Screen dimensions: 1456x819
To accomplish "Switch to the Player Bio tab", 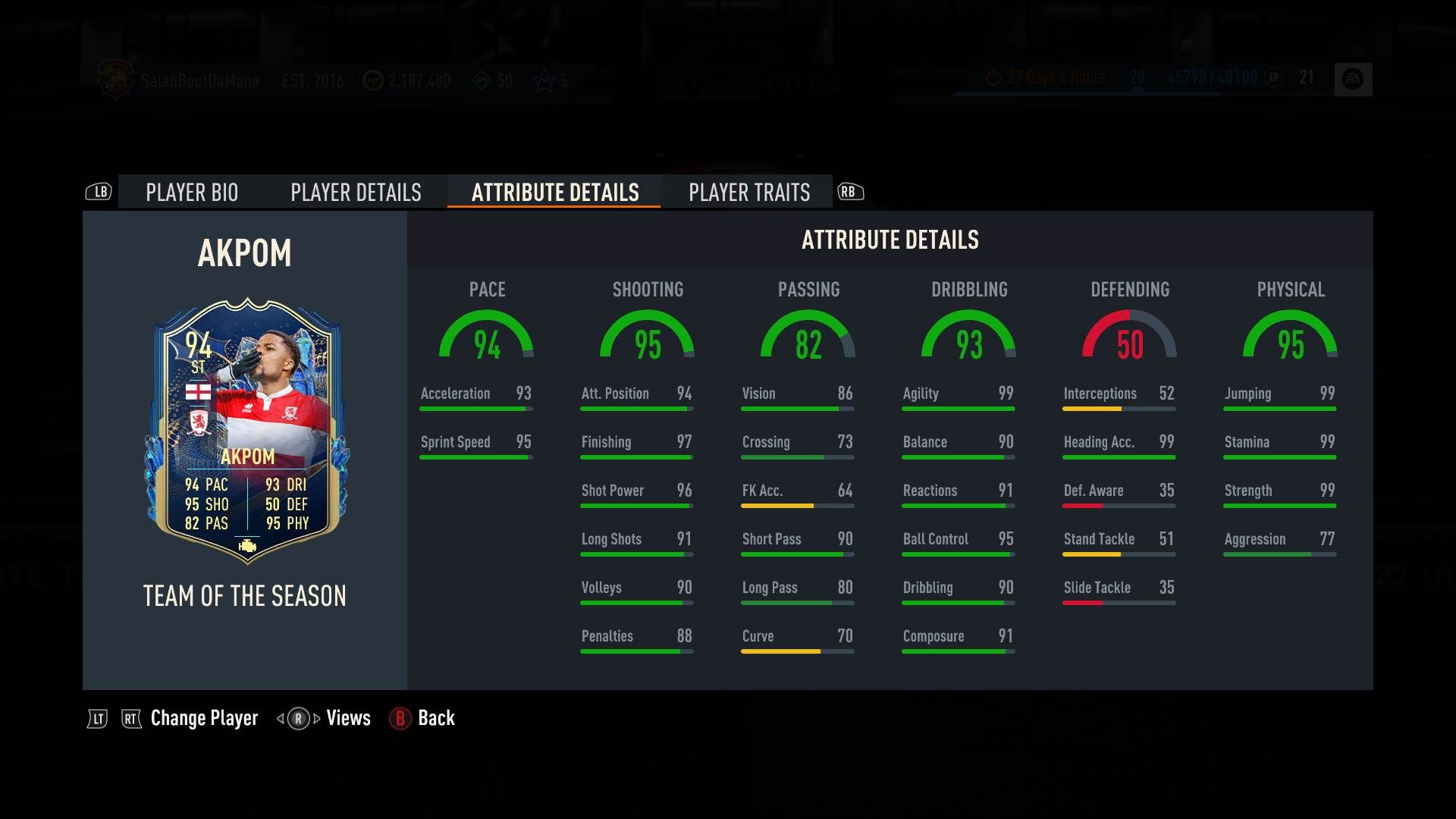I will pyautogui.click(x=192, y=193).
